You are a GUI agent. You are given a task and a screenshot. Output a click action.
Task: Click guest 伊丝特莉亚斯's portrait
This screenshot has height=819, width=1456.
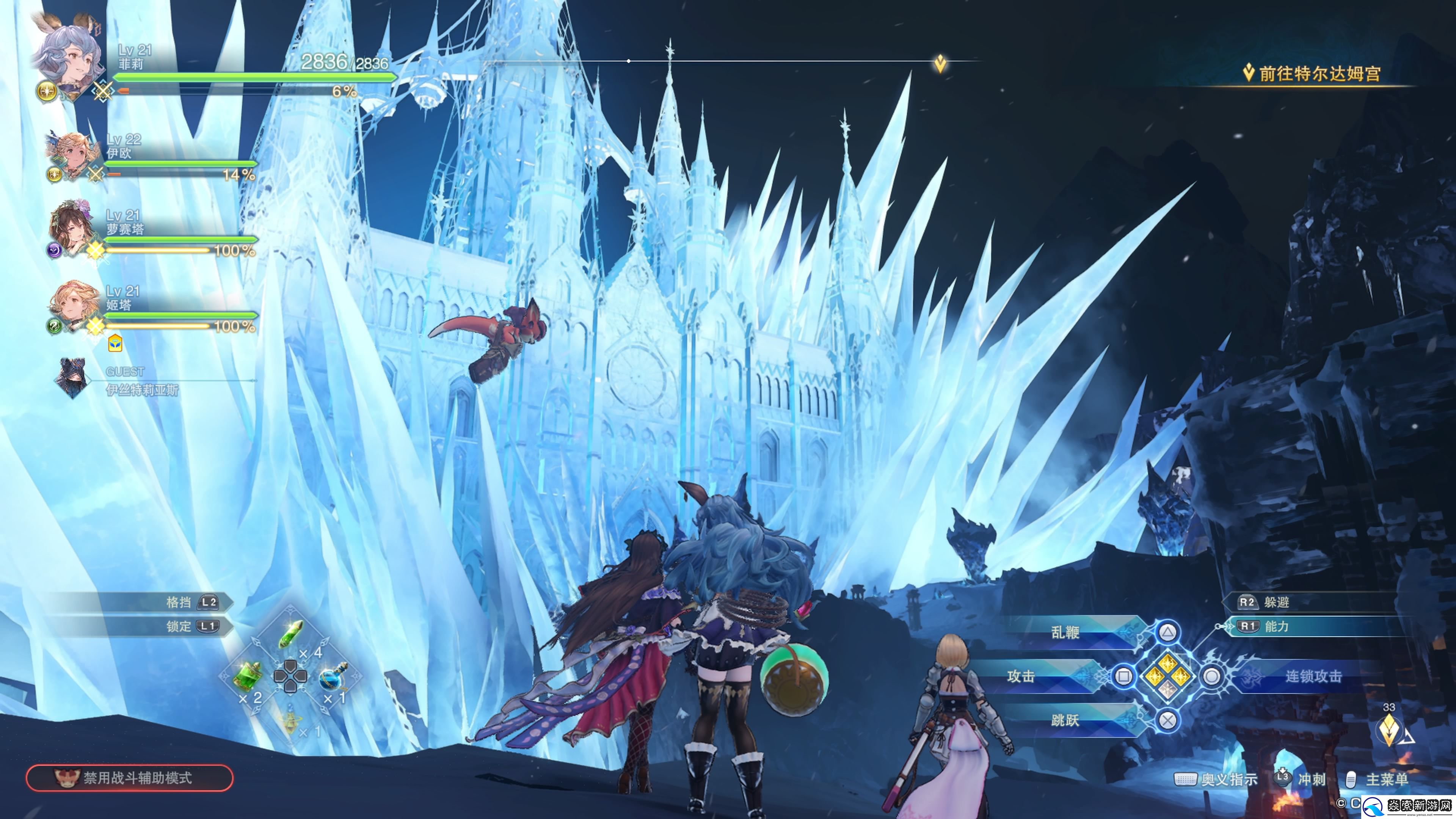[x=72, y=378]
